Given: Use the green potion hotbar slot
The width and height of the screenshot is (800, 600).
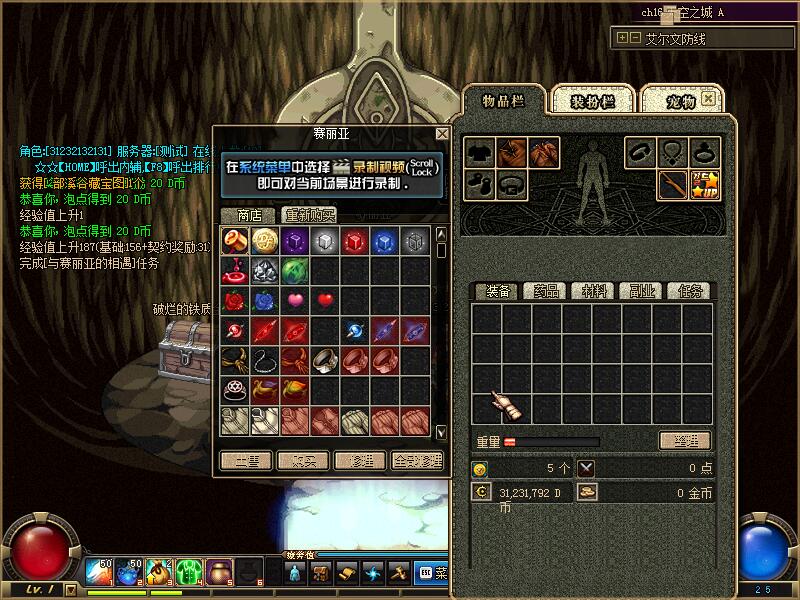Looking at the screenshot, I should click(x=189, y=572).
